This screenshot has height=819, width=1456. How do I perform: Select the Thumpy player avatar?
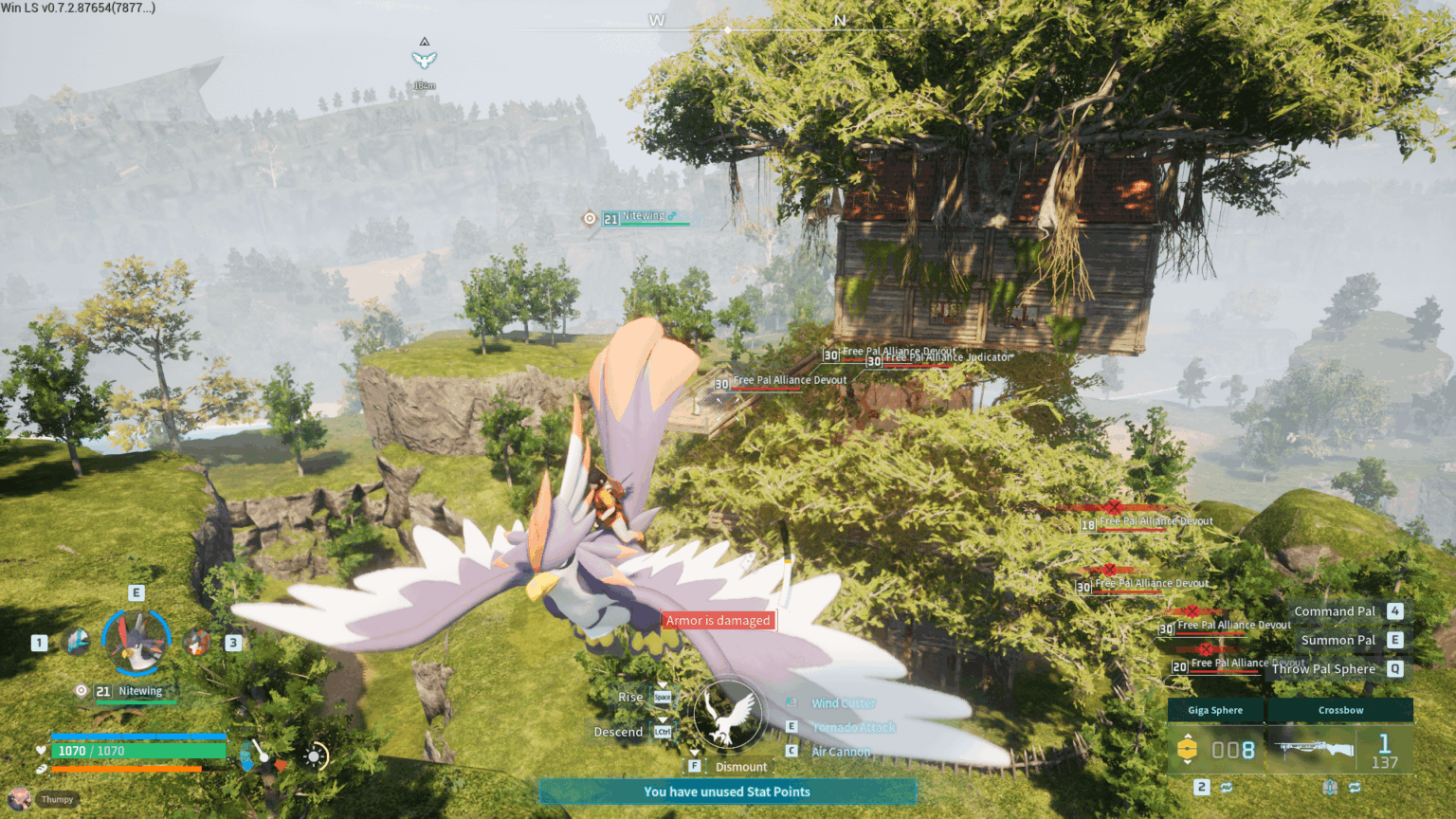(20, 799)
